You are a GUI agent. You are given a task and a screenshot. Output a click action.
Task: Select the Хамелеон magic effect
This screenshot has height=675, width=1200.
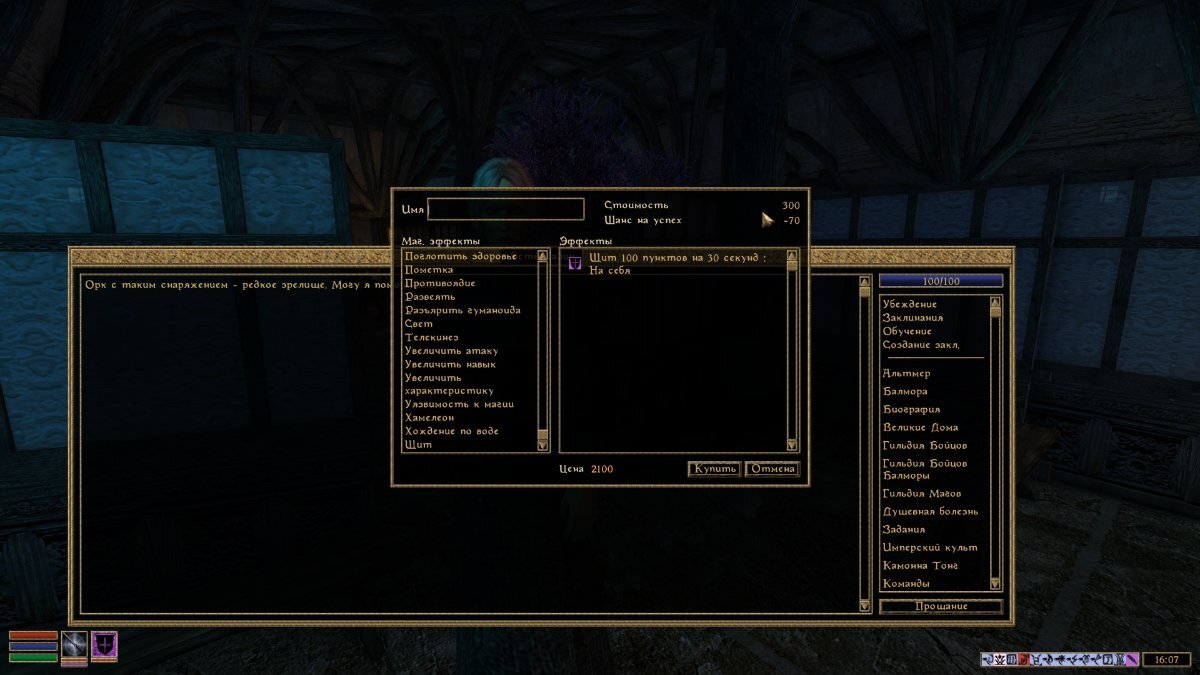tap(430, 417)
